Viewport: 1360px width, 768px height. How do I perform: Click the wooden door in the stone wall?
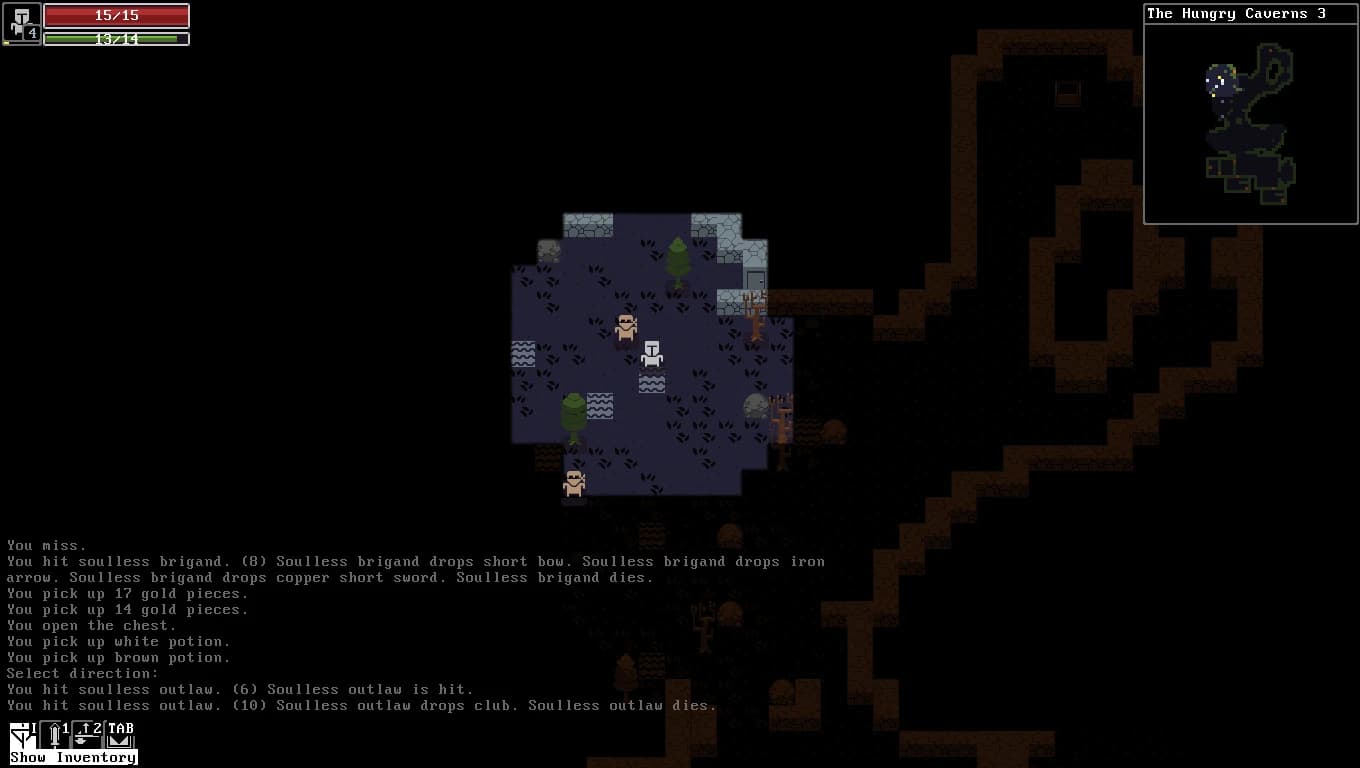pos(757,278)
